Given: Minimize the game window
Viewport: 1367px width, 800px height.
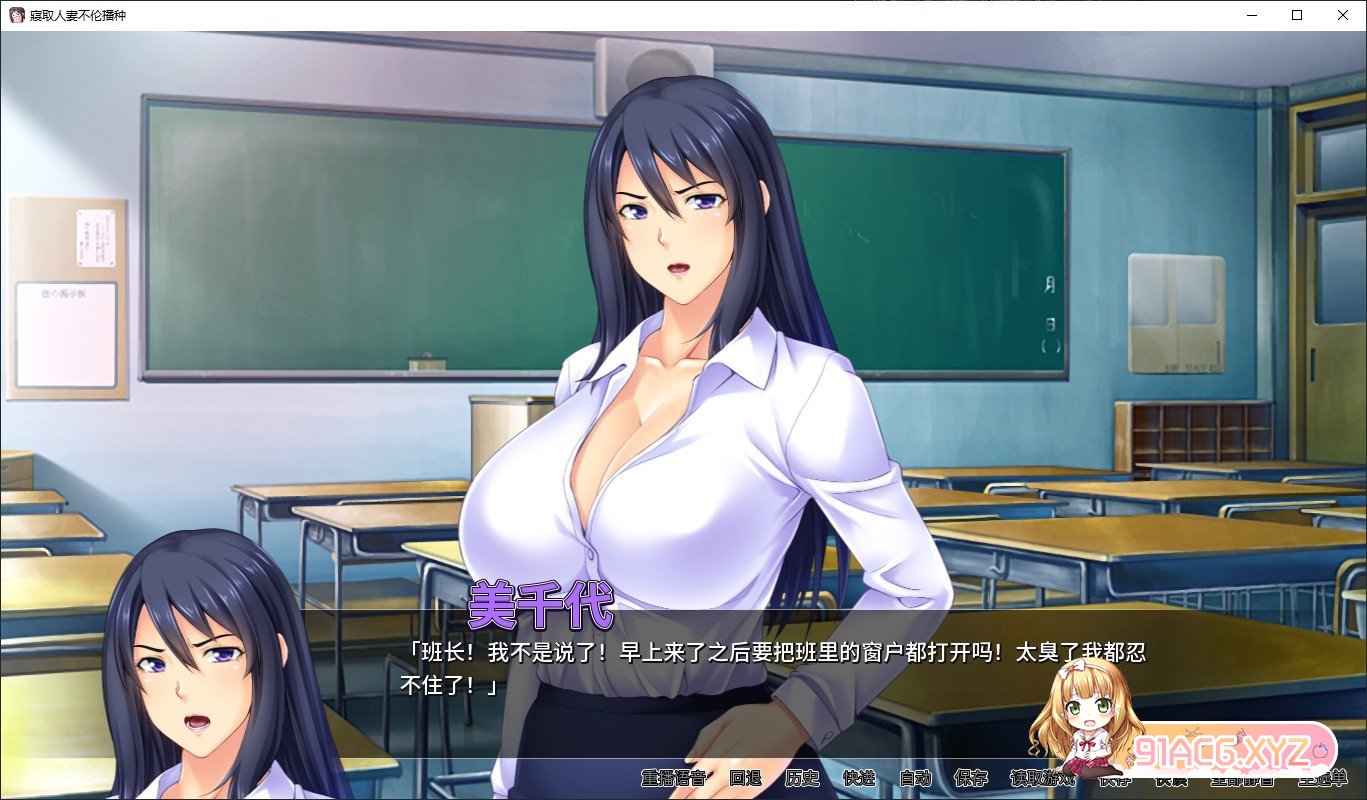Looking at the screenshot, I should [x=1251, y=15].
